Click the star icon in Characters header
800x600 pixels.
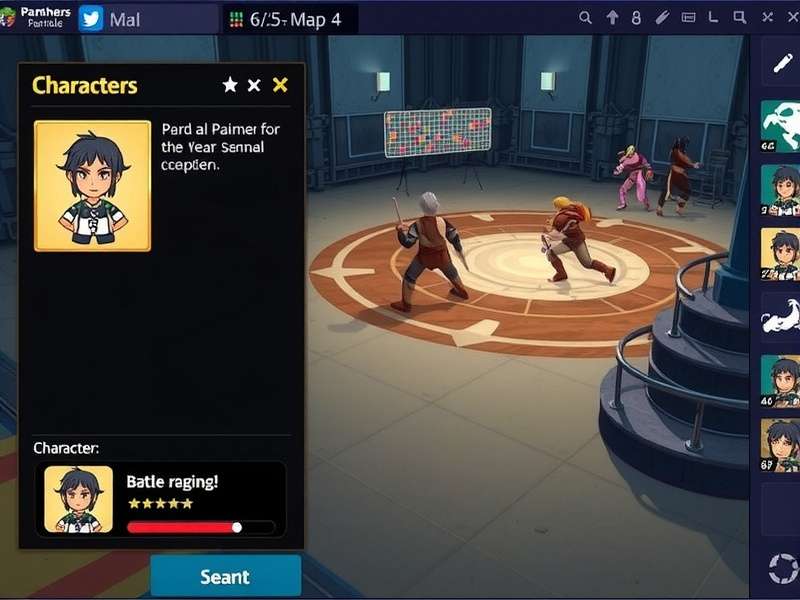[230, 85]
